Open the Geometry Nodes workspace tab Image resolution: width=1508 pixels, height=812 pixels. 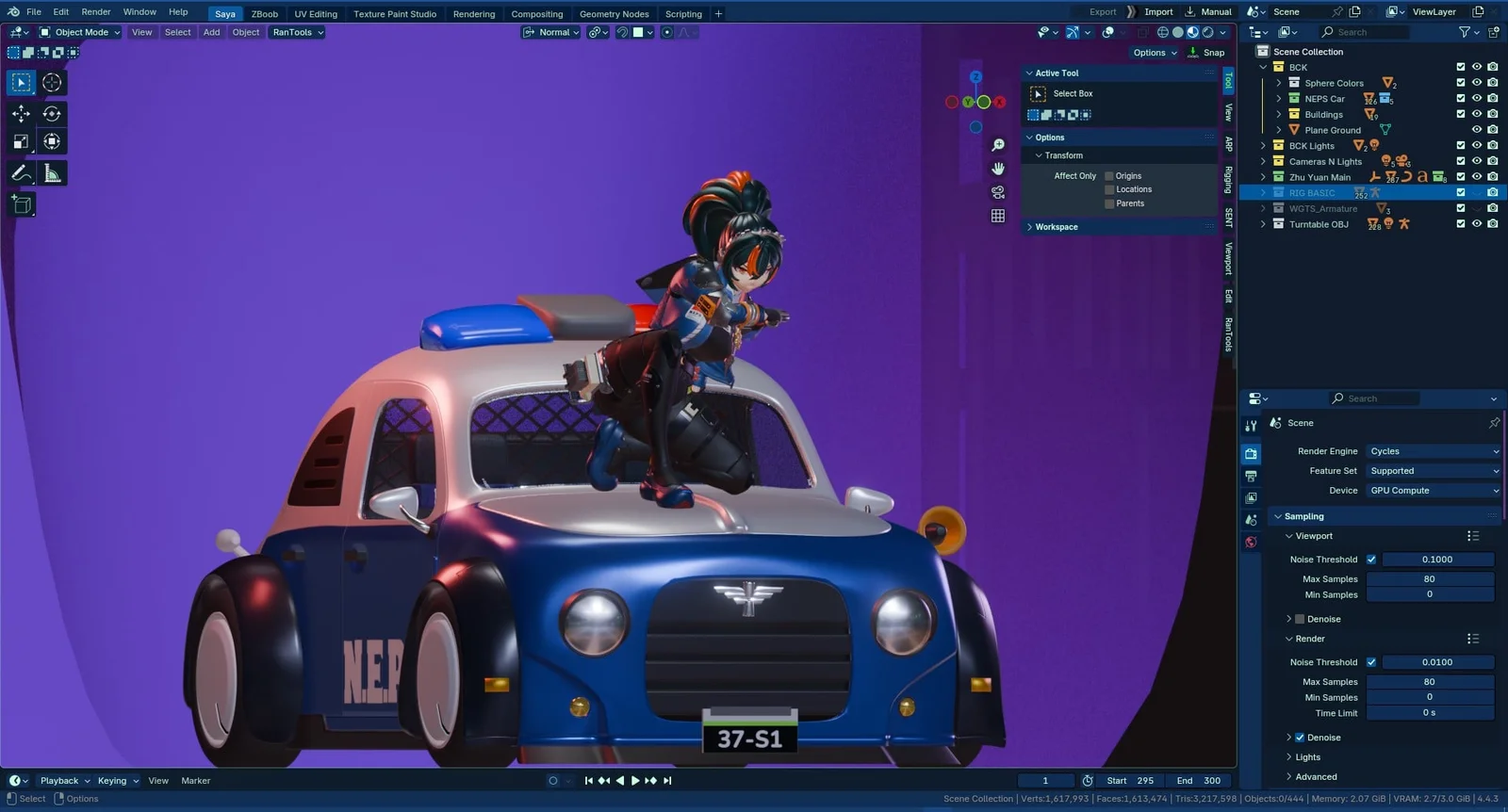coord(615,13)
